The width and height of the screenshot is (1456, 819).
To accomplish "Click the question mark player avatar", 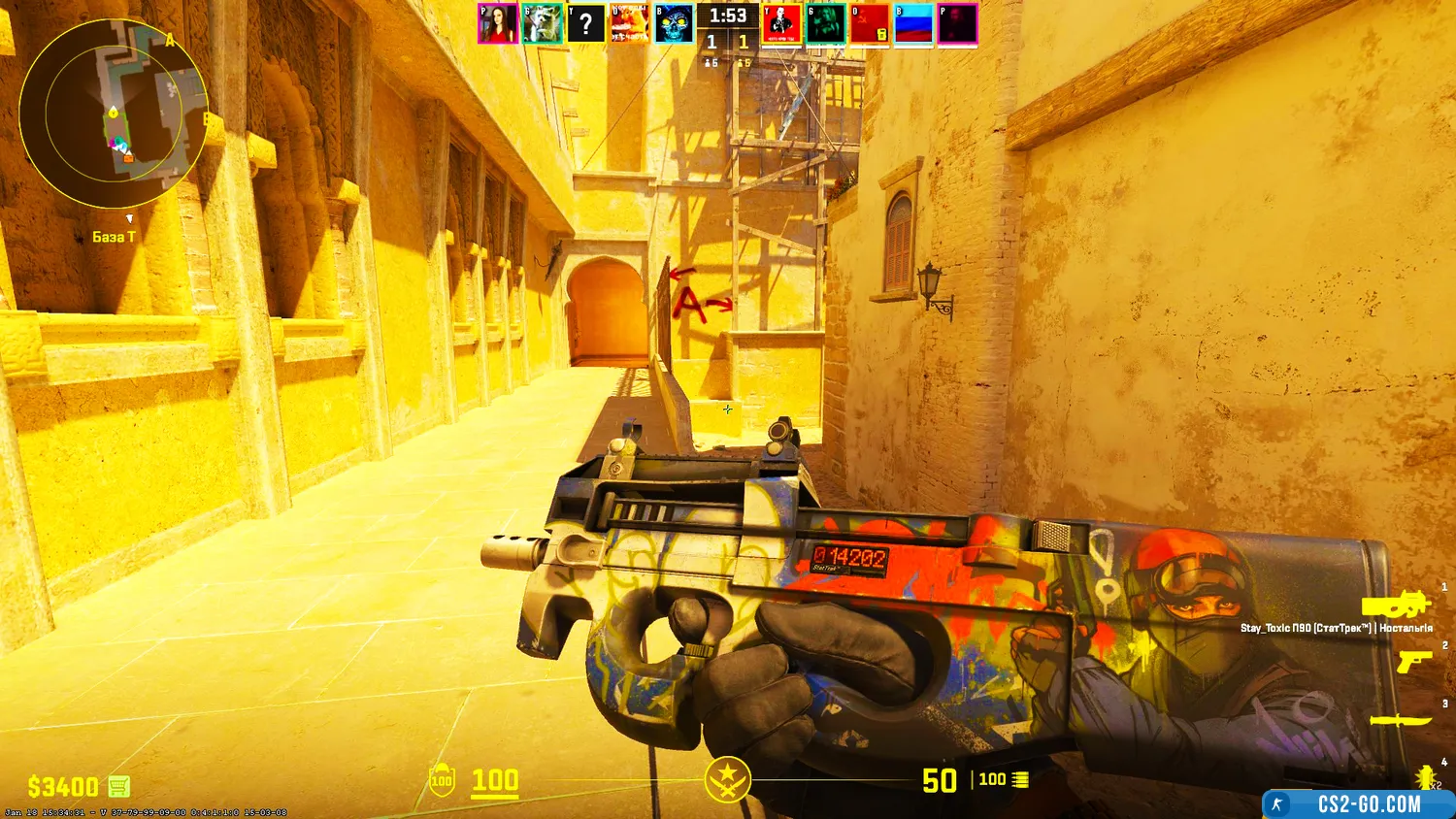I will click(x=585, y=24).
